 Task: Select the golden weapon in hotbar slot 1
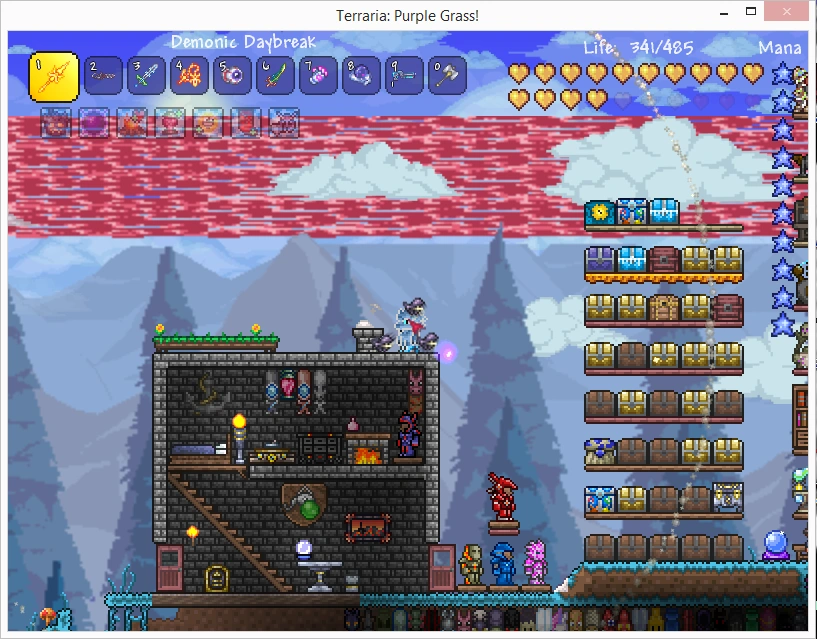pyautogui.click(x=54, y=76)
